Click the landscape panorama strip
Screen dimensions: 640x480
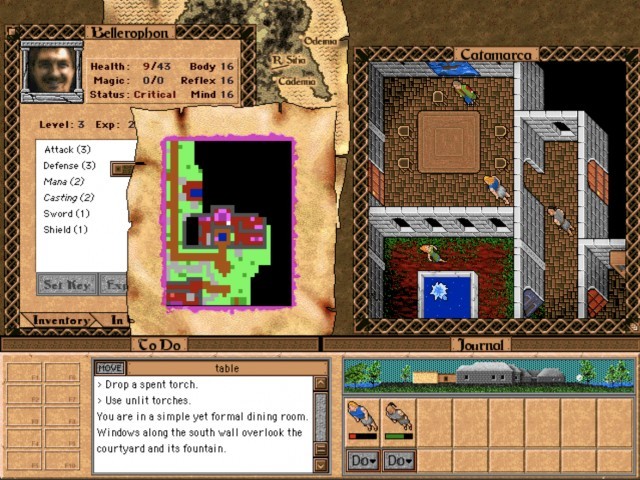(488, 375)
